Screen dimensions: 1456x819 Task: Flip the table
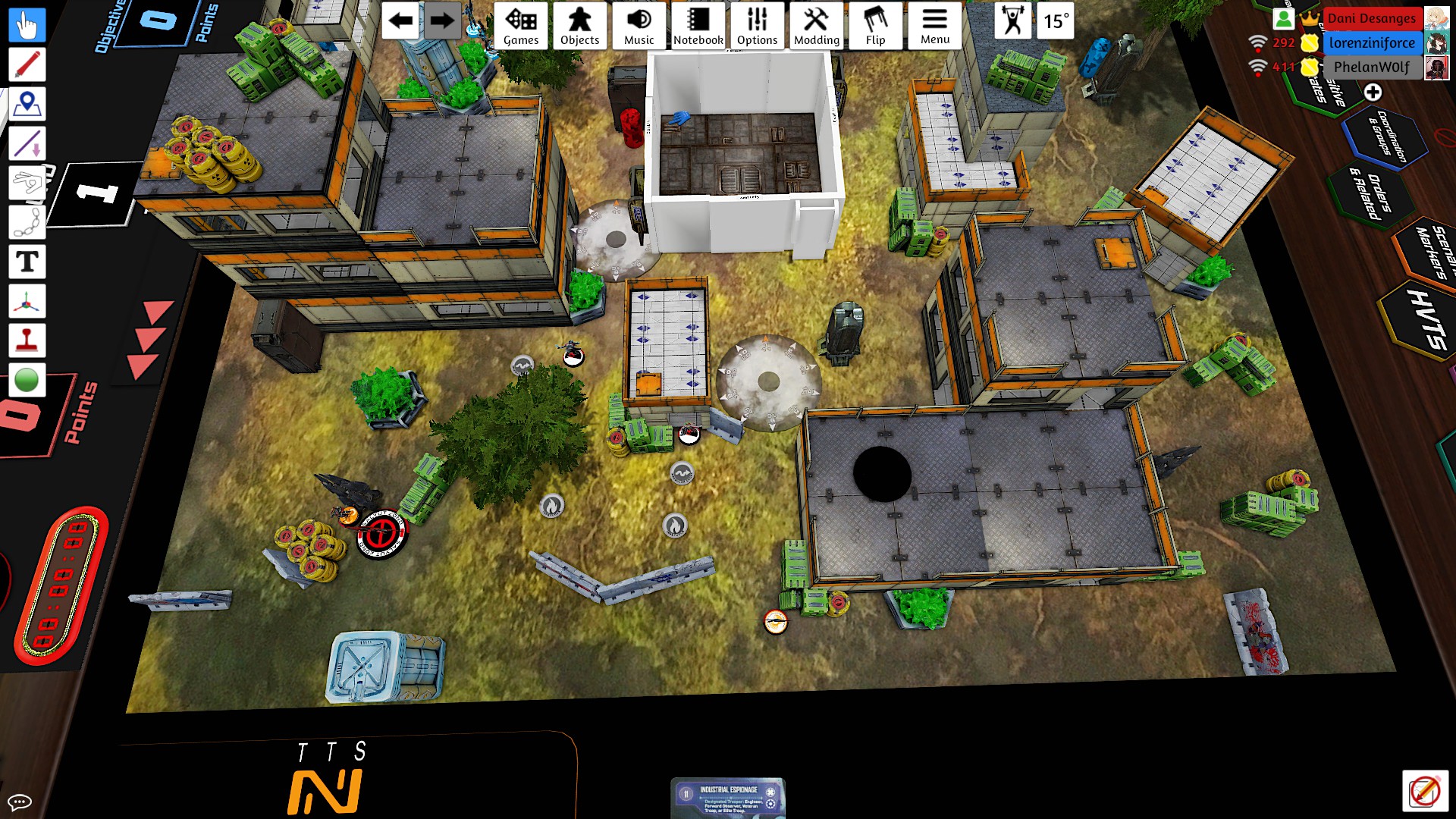pyautogui.click(x=875, y=26)
